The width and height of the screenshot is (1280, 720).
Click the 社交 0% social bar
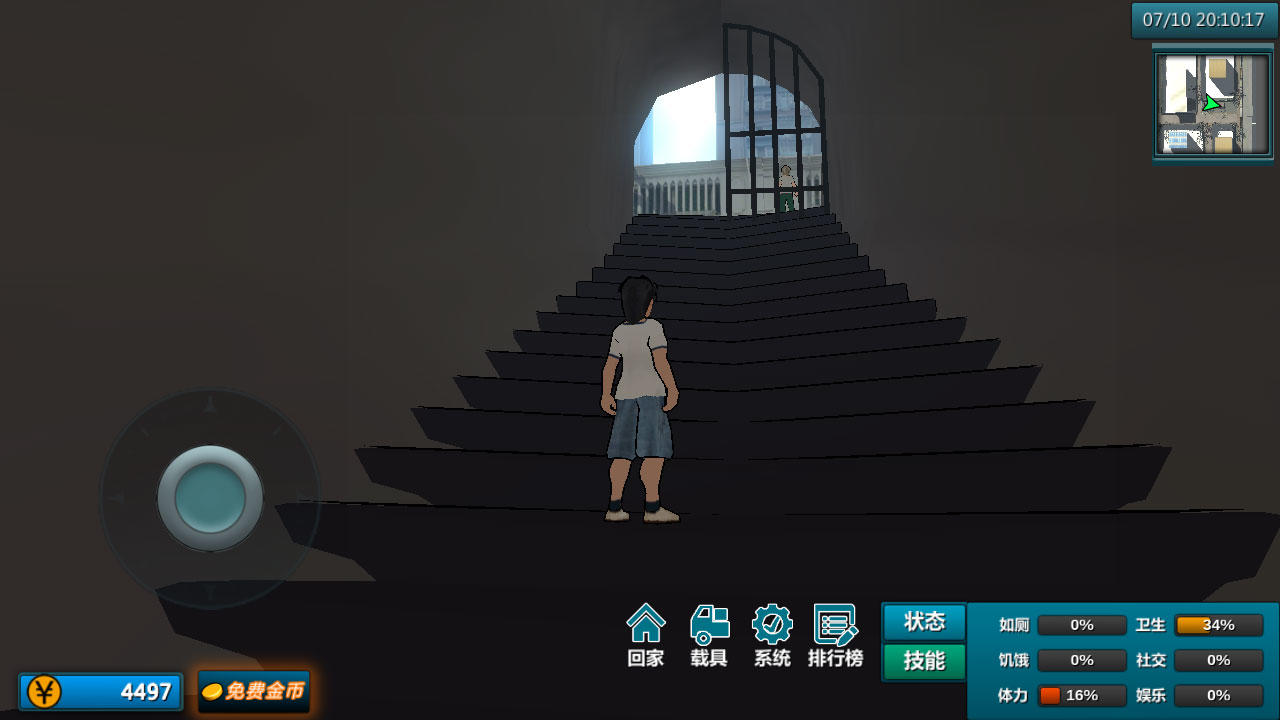(1218, 660)
